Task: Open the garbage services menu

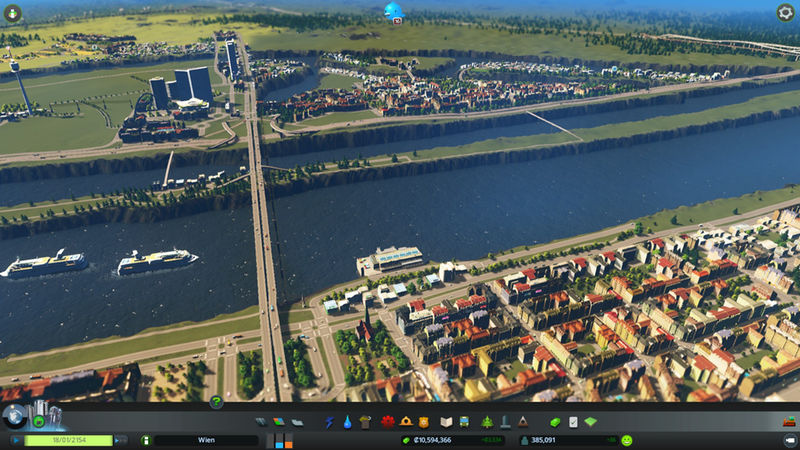Action: (x=364, y=422)
